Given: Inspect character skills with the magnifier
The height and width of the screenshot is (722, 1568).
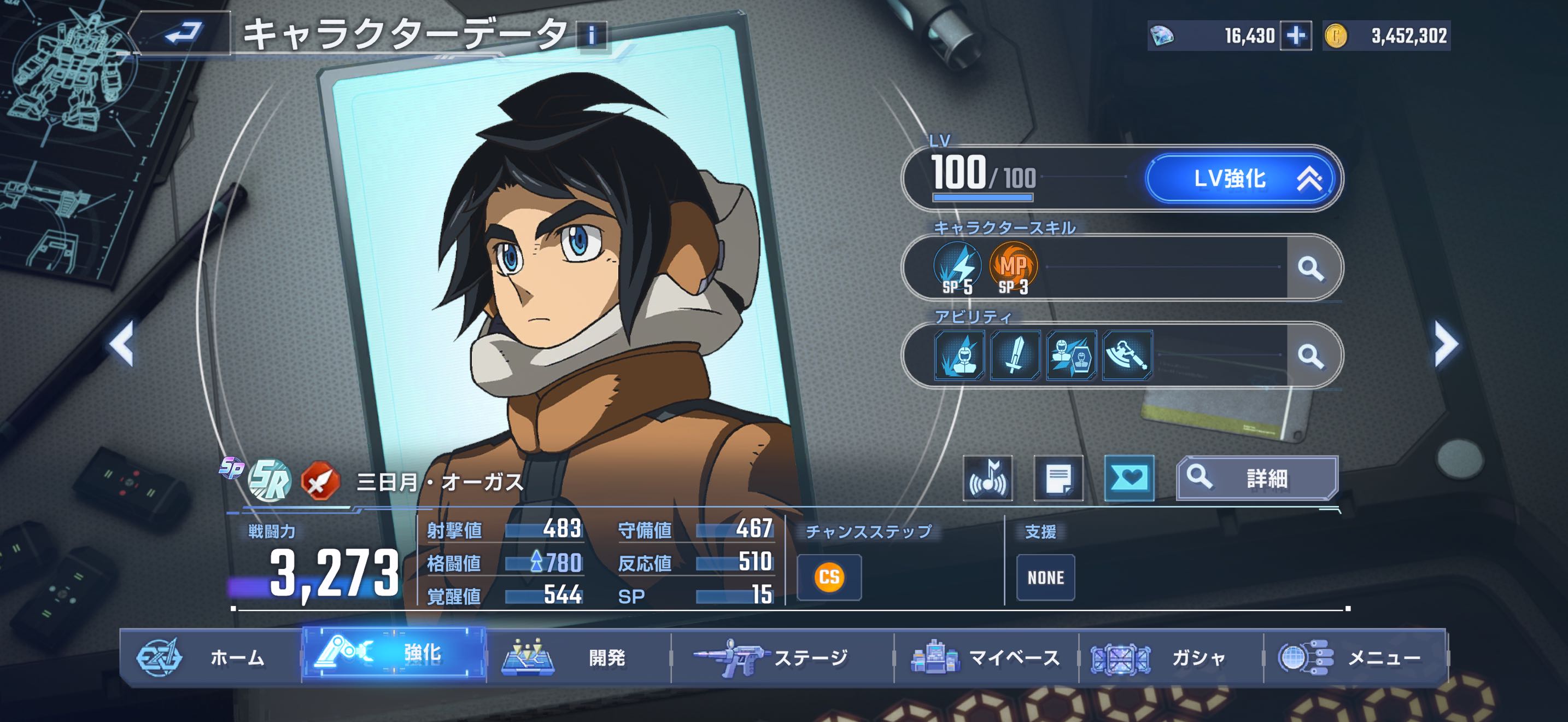Looking at the screenshot, I should coord(1310,268).
